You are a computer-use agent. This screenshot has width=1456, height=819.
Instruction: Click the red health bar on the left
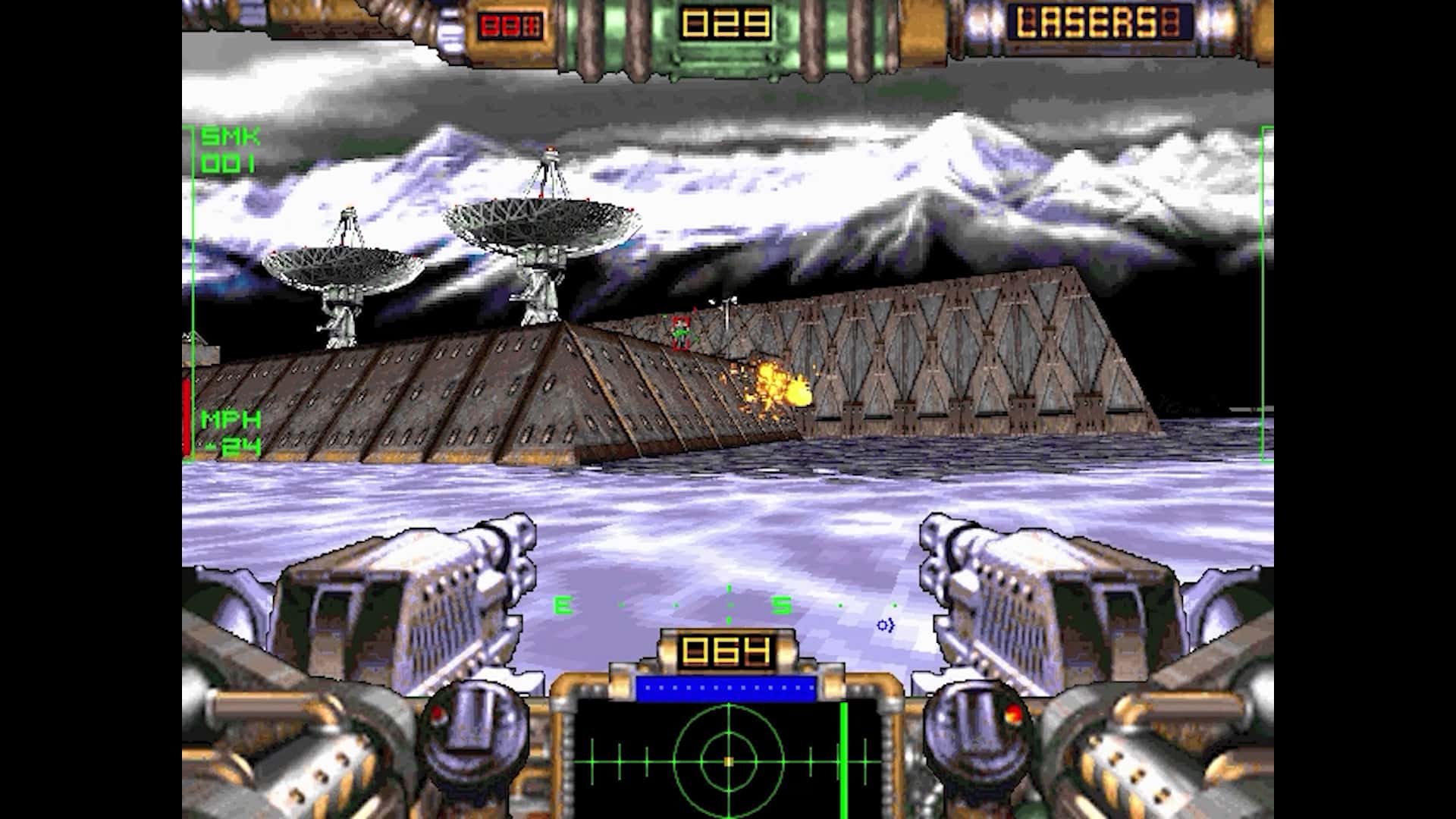pos(187,417)
